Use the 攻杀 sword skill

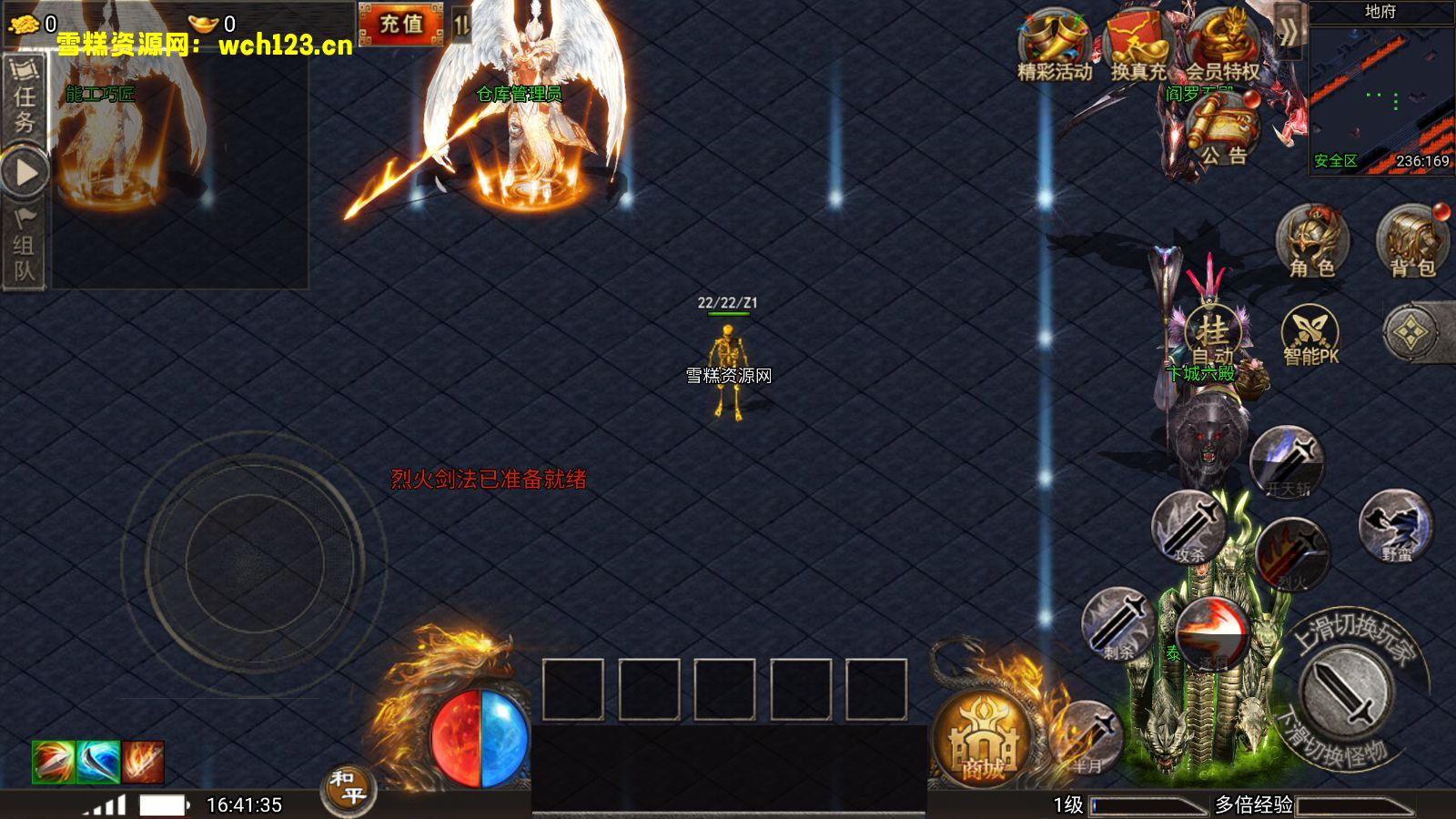1188,528
